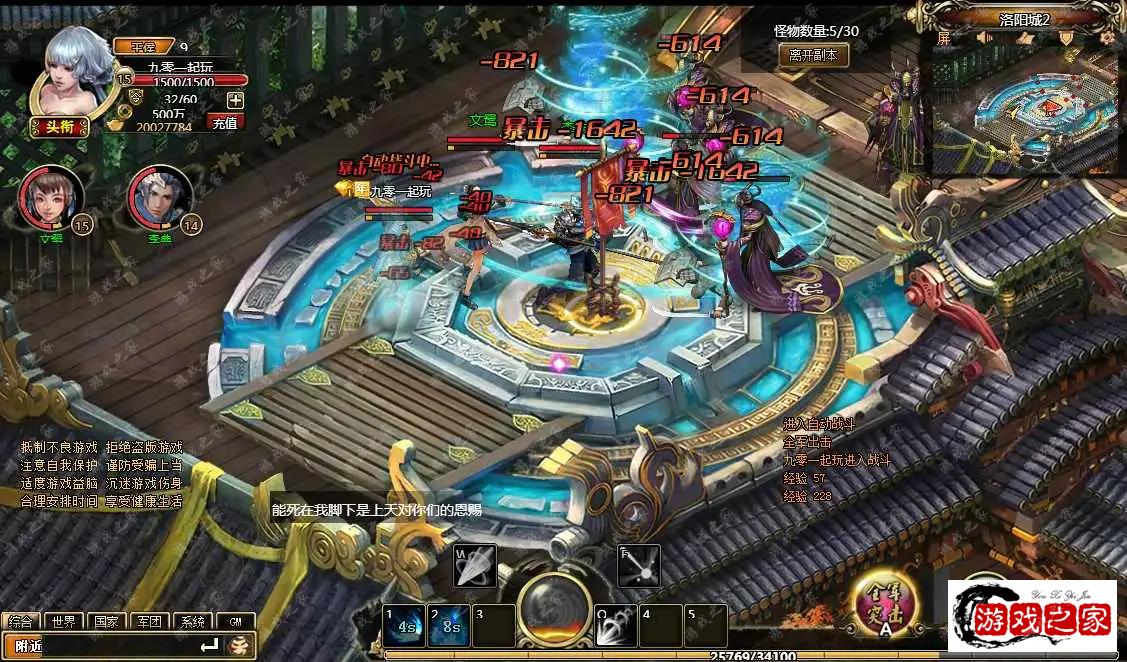1127x662 pixels.
Task: Switch to the 系统 chat tab
Action: (192, 621)
